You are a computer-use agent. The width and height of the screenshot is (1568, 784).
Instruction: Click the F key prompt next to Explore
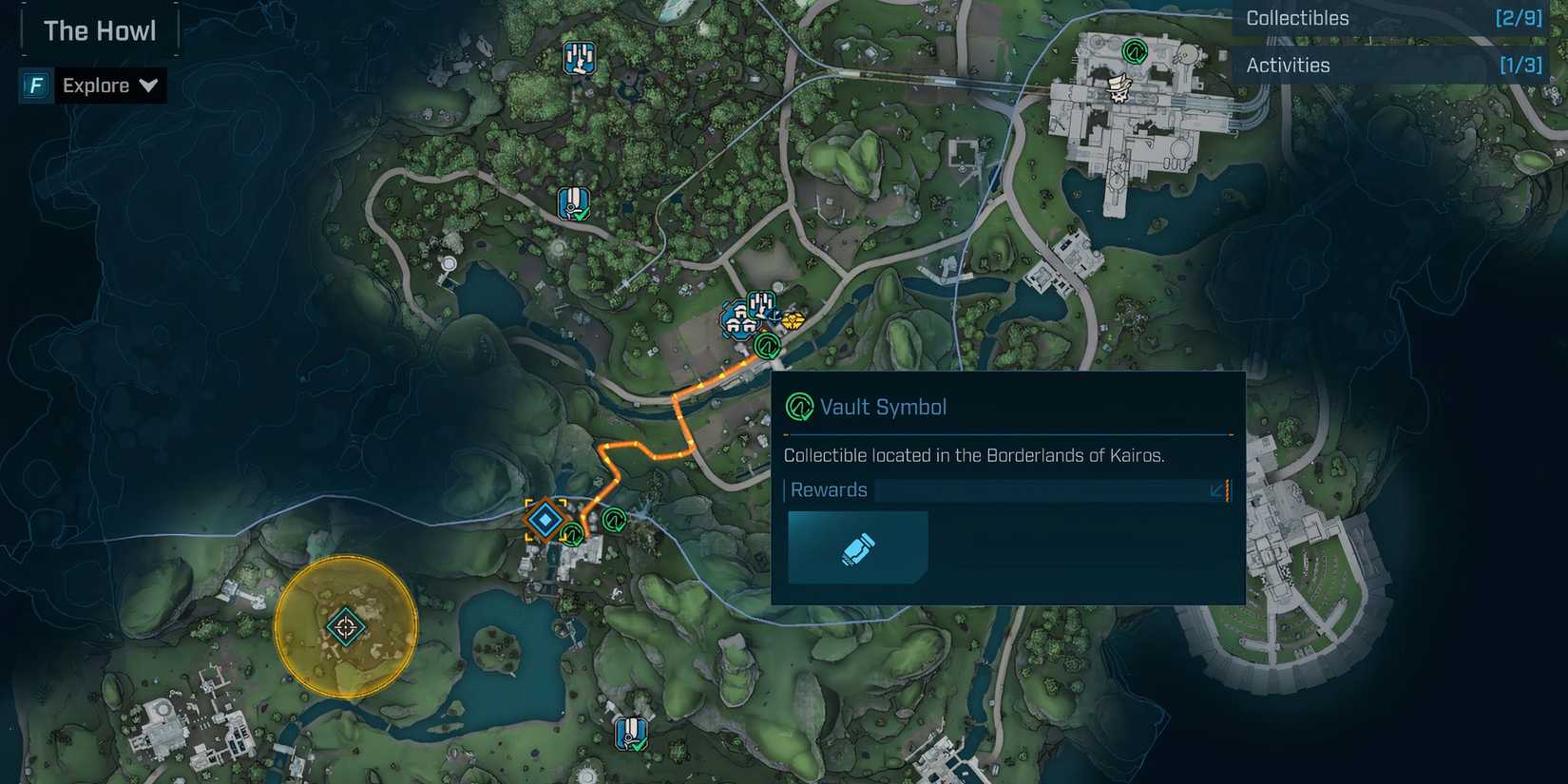click(35, 86)
